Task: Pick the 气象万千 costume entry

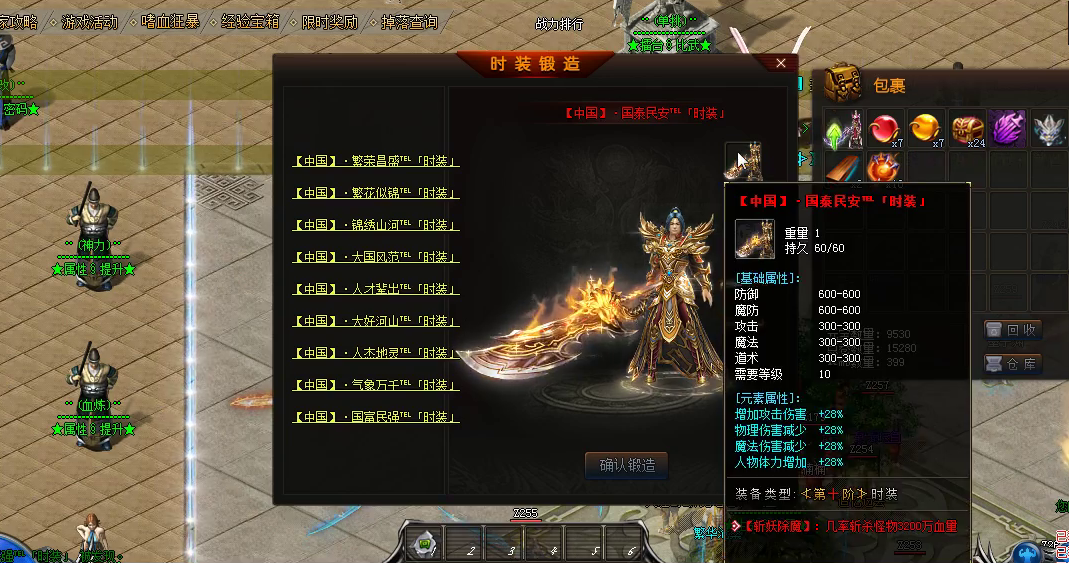Action: point(376,385)
